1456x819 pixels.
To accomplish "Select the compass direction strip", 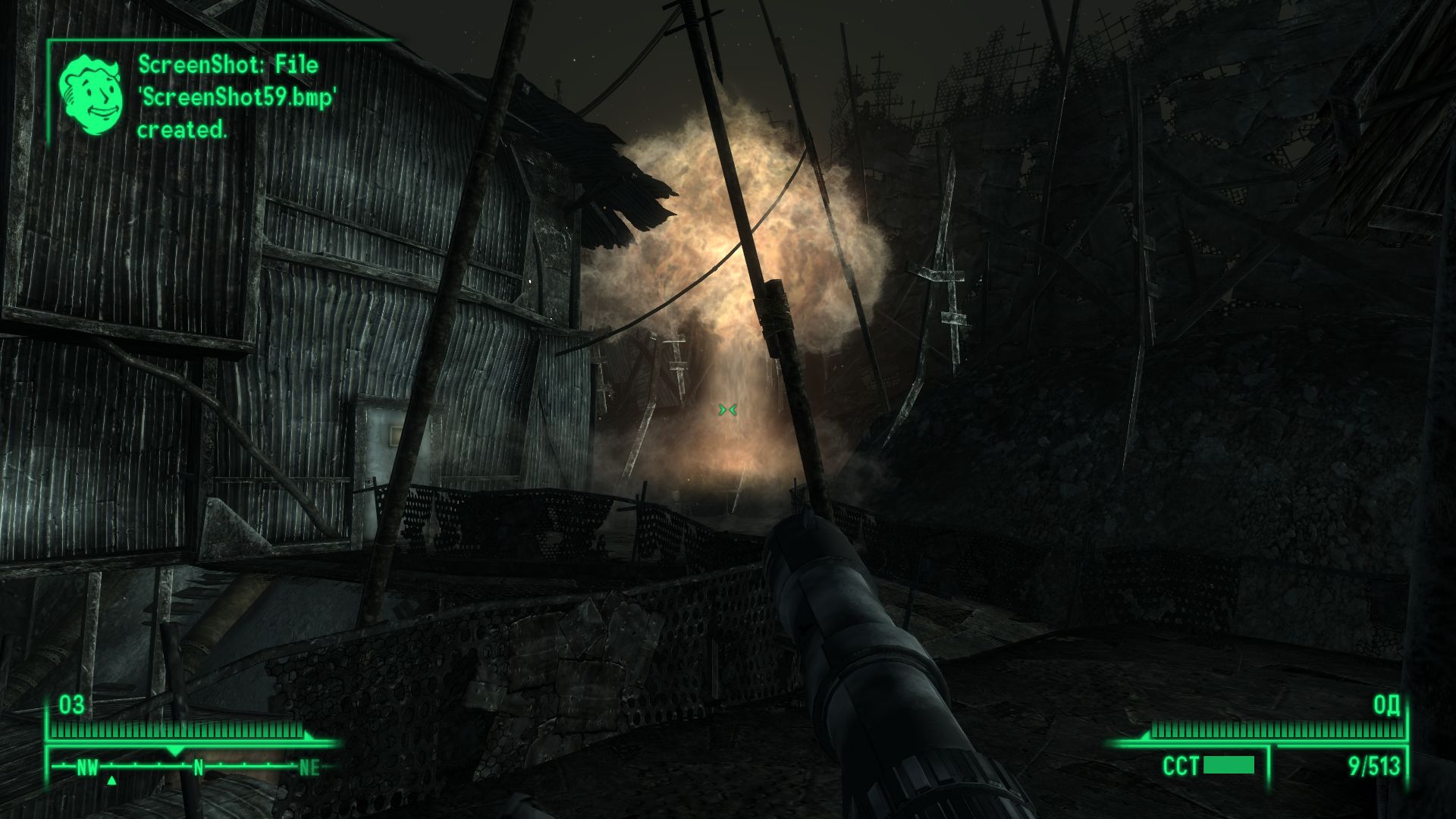I will (x=194, y=767).
